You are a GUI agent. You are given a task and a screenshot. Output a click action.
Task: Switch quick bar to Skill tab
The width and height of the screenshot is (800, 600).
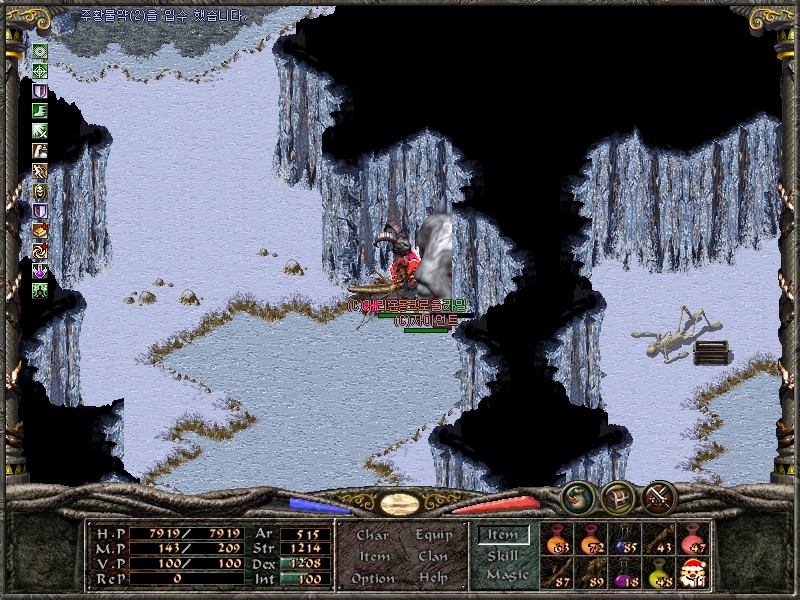pos(502,556)
